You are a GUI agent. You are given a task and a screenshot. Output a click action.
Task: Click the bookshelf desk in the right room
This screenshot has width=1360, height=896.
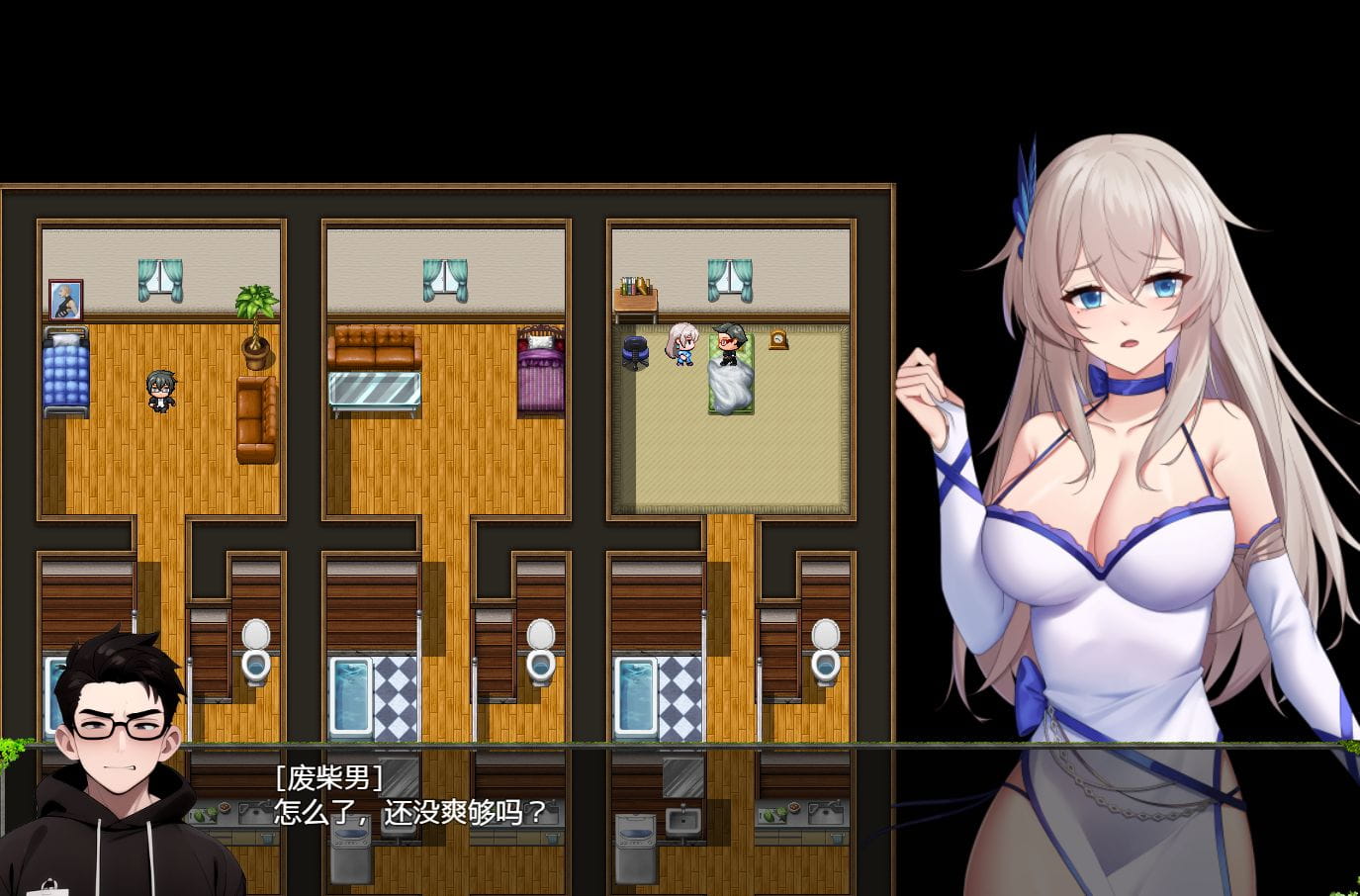pyautogui.click(x=637, y=293)
